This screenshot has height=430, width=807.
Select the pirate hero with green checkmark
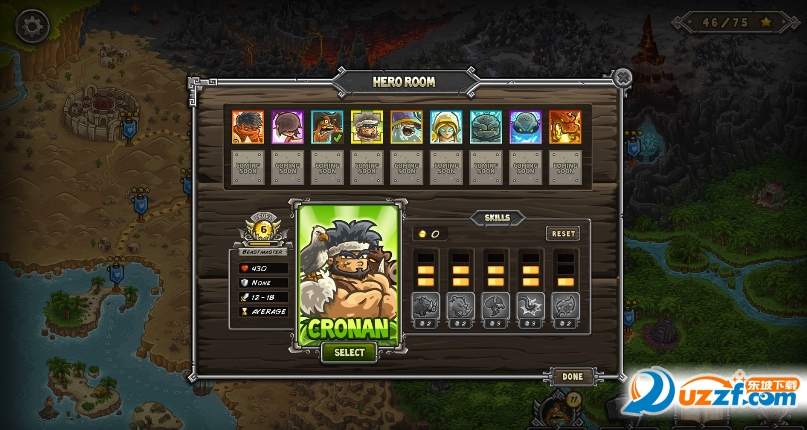(327, 126)
